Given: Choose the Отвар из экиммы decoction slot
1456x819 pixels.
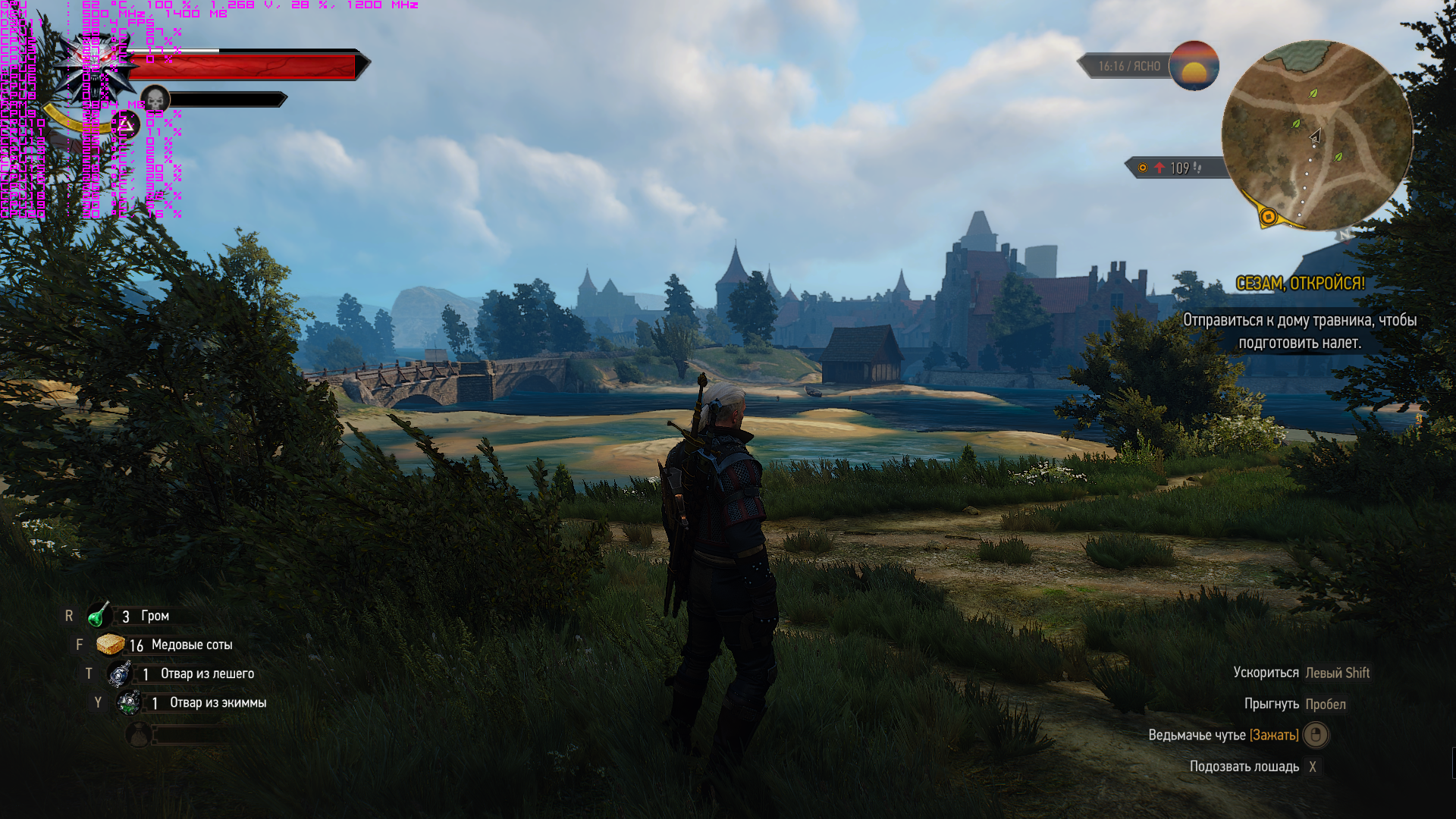Looking at the screenshot, I should click(x=129, y=703).
